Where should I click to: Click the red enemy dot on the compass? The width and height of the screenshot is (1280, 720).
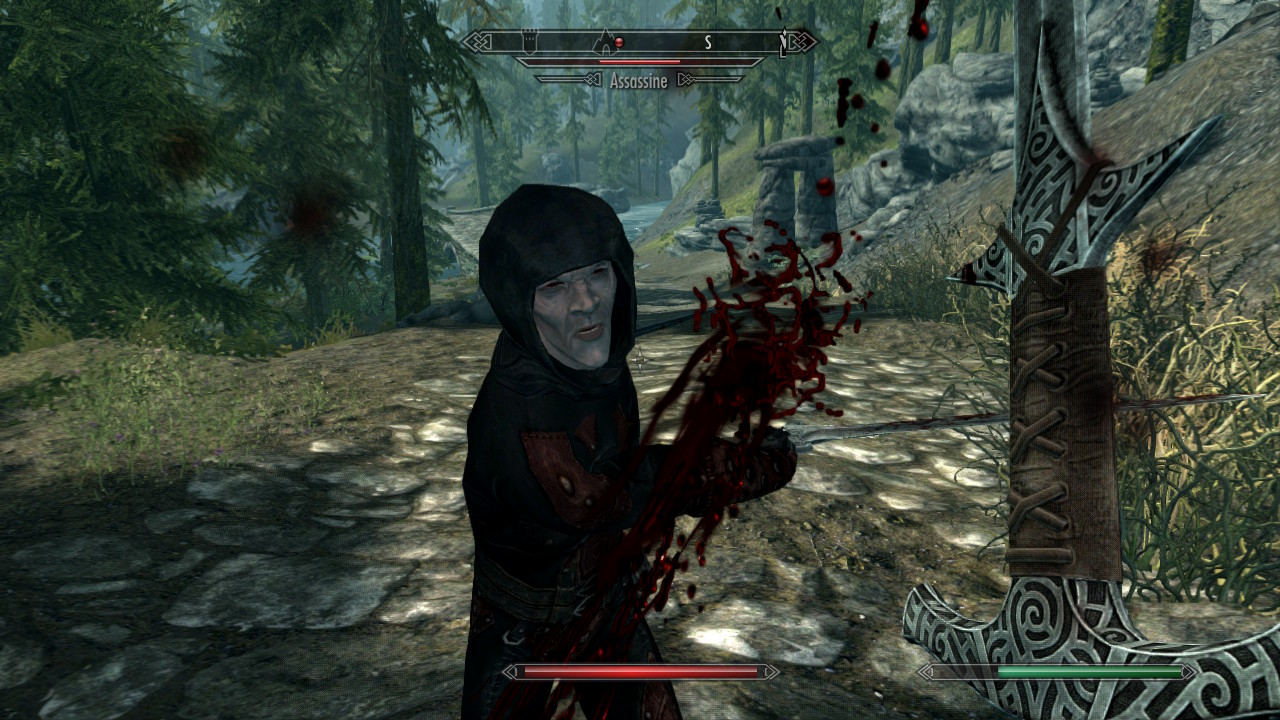click(620, 42)
